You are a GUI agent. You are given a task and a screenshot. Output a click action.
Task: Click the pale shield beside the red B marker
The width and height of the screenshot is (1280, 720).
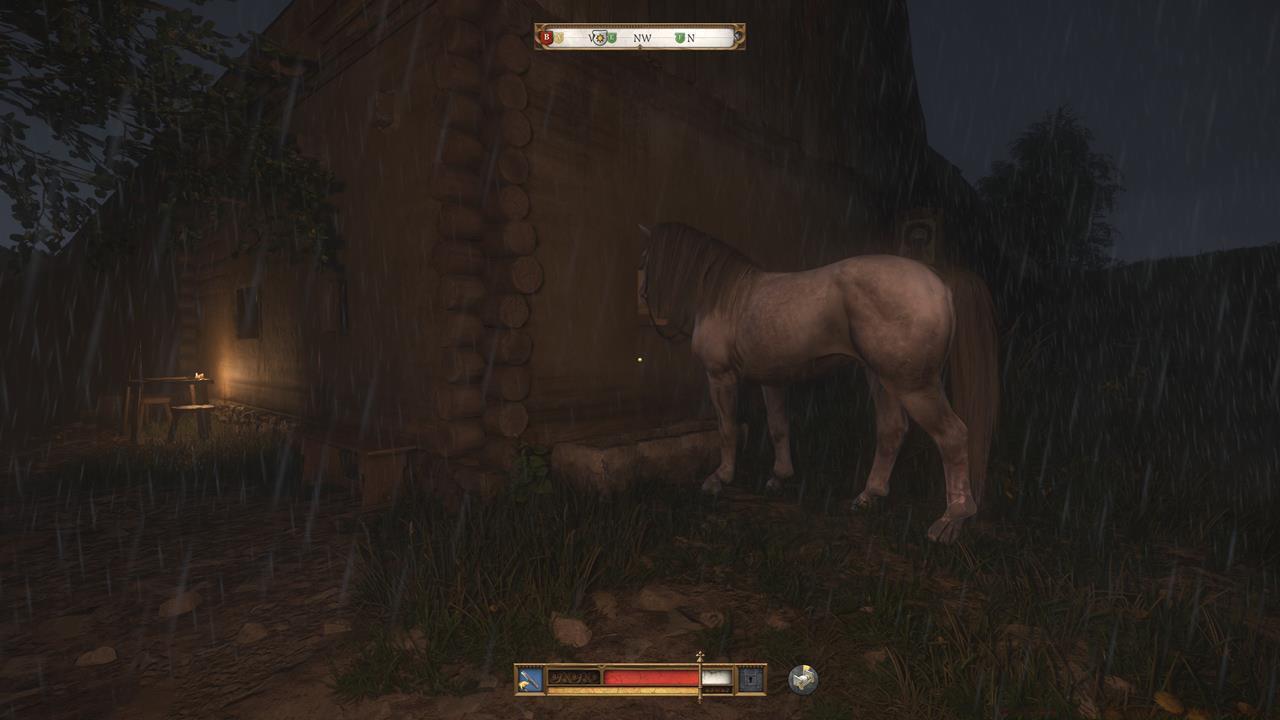[x=557, y=38]
